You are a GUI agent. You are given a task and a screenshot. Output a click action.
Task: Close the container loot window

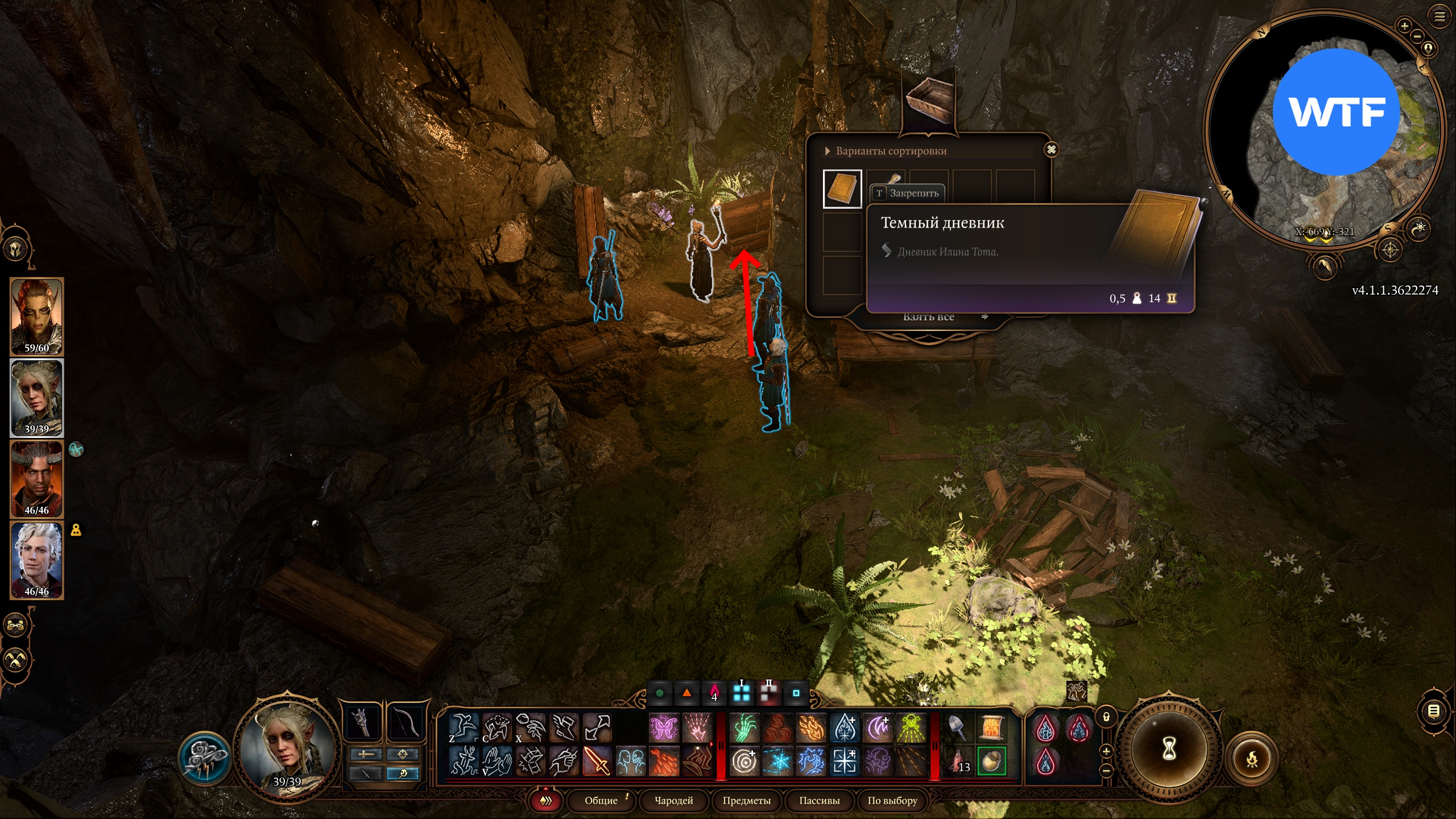point(1051,150)
